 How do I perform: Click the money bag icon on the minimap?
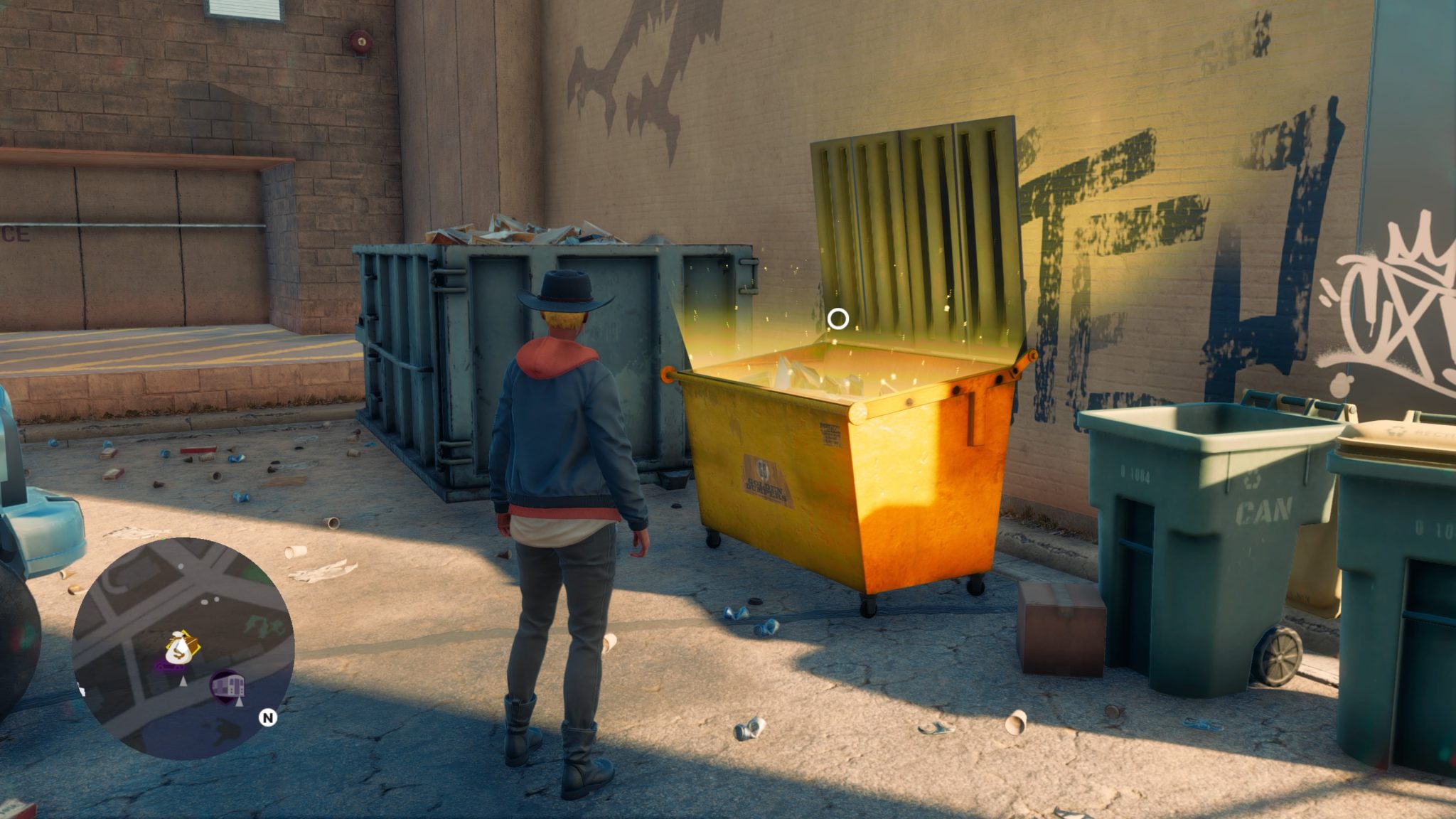coord(179,647)
